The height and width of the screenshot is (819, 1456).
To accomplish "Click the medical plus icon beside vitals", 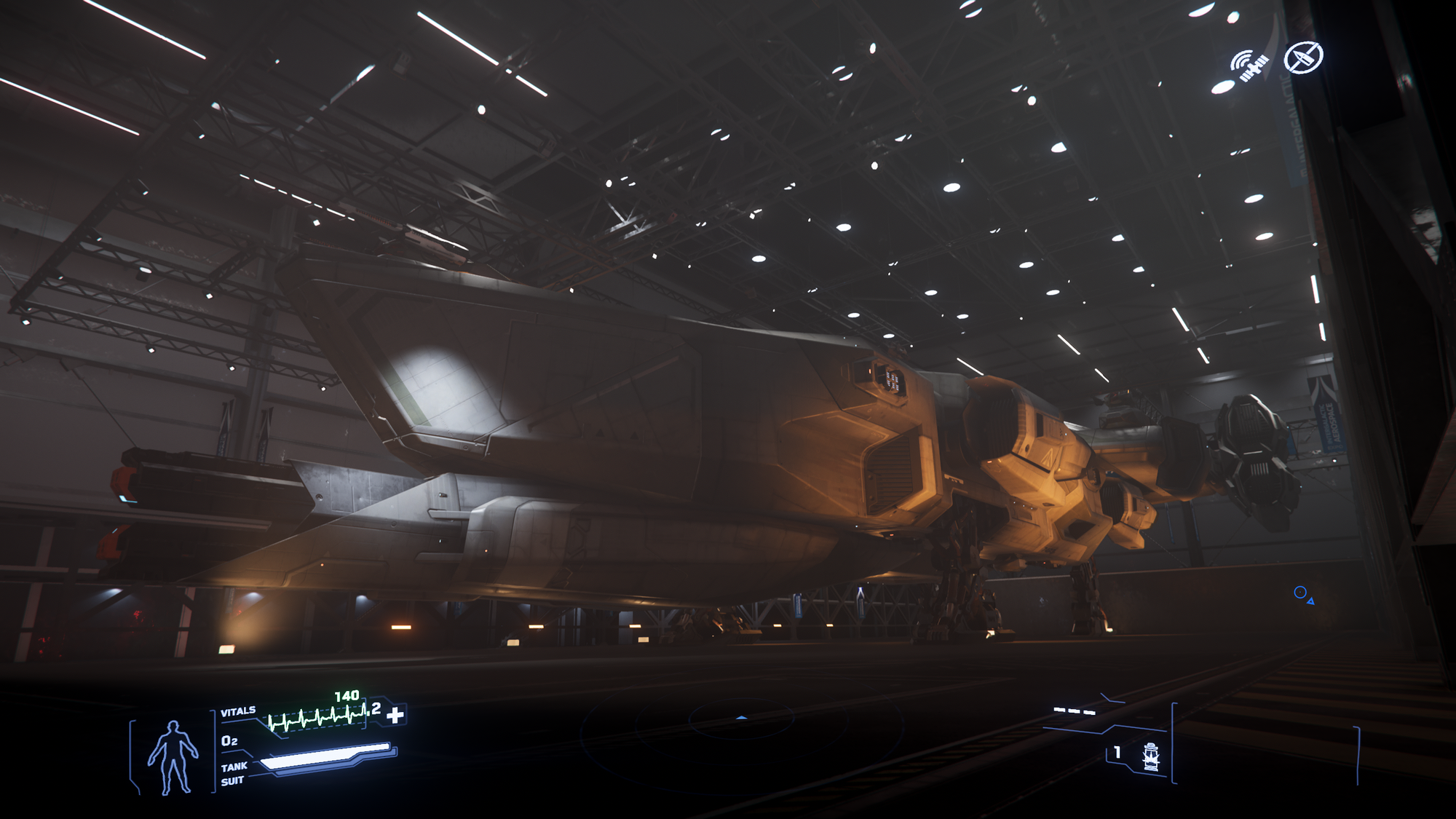I will pos(395,715).
